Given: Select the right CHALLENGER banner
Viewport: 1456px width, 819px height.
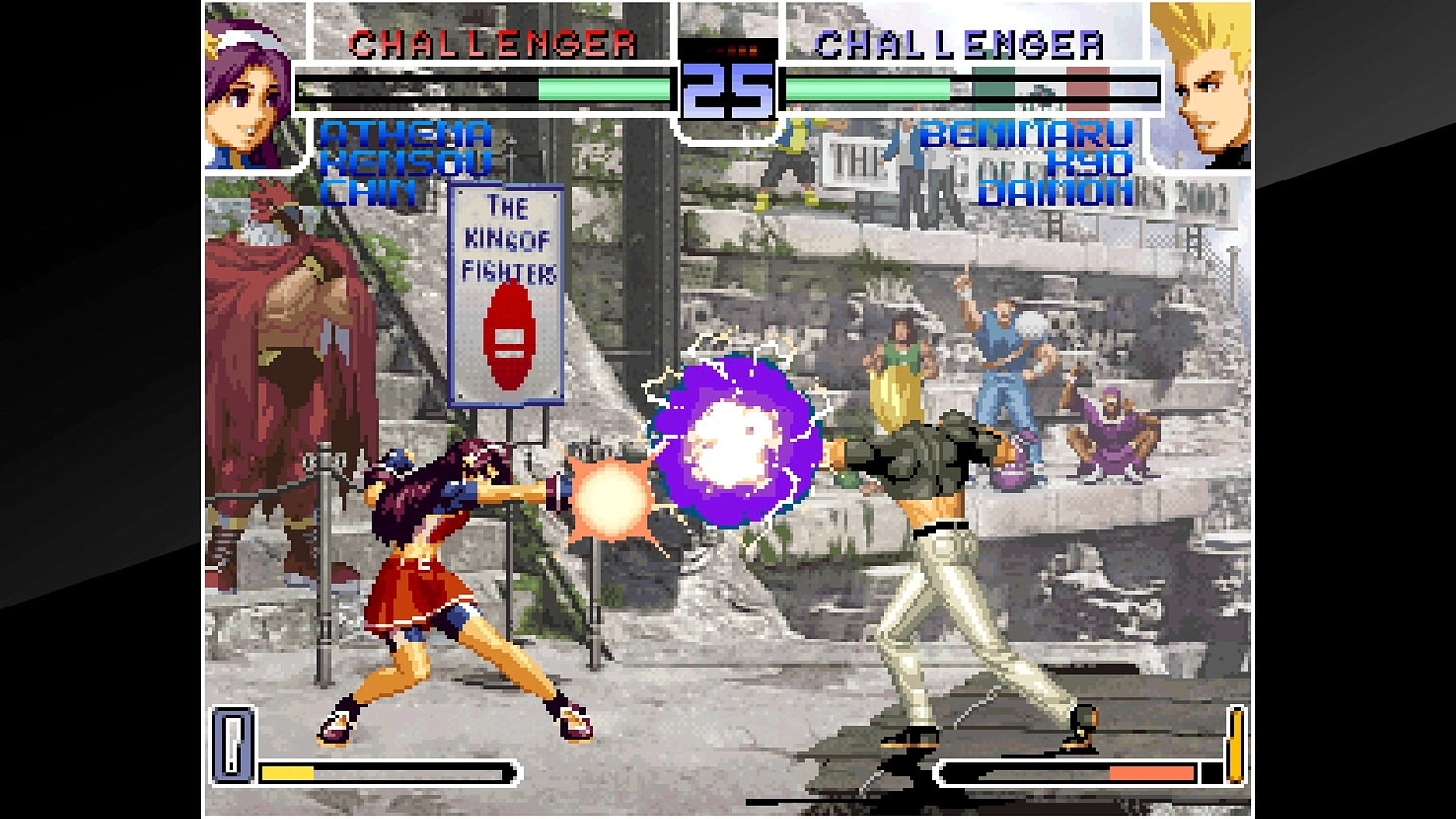Looking at the screenshot, I should pyautogui.click(x=960, y=43).
